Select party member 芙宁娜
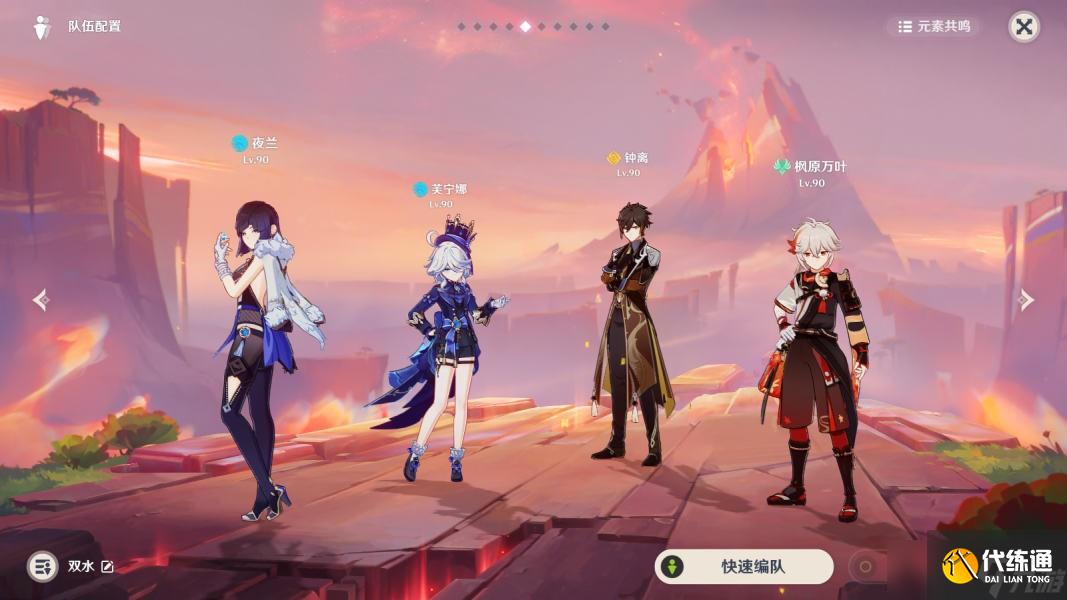 coord(441,350)
